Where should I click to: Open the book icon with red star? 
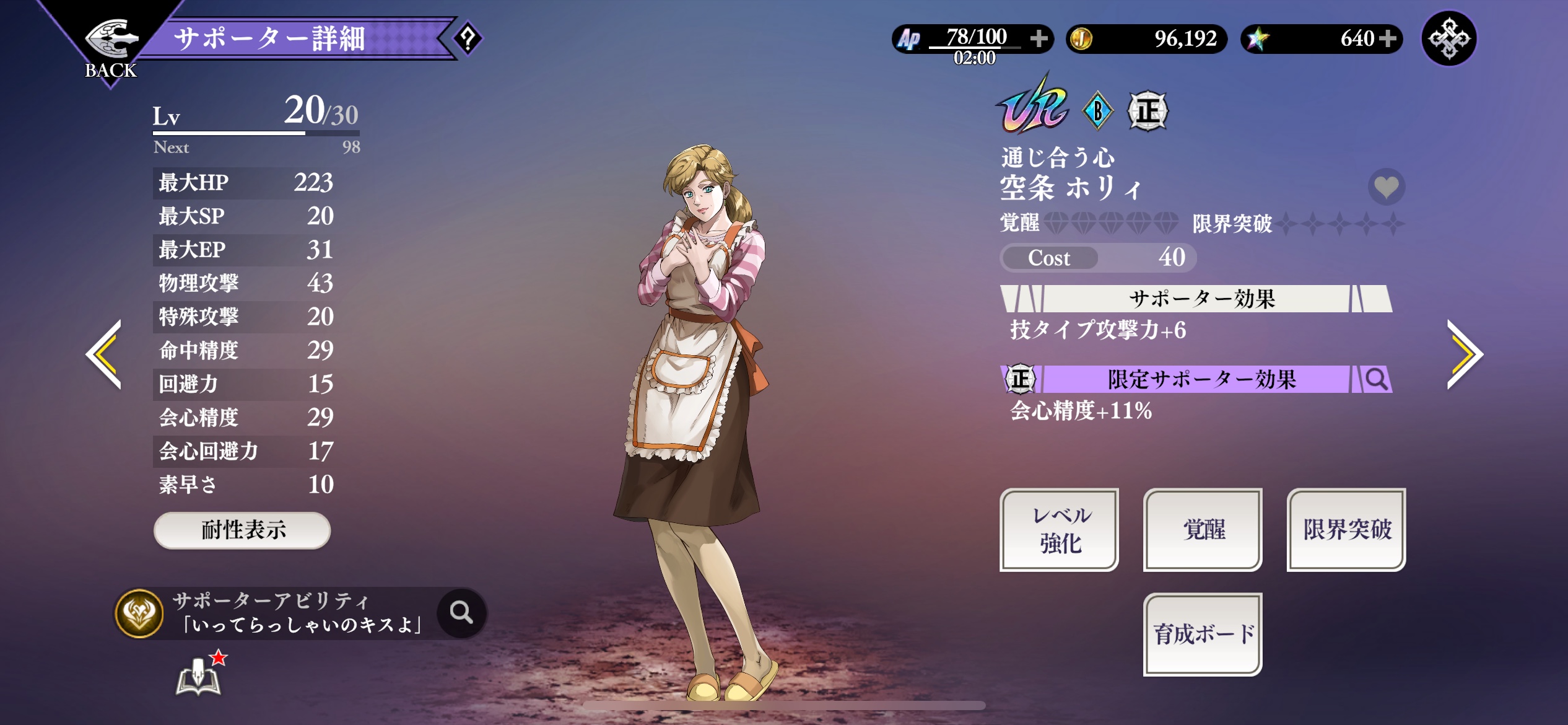click(199, 675)
